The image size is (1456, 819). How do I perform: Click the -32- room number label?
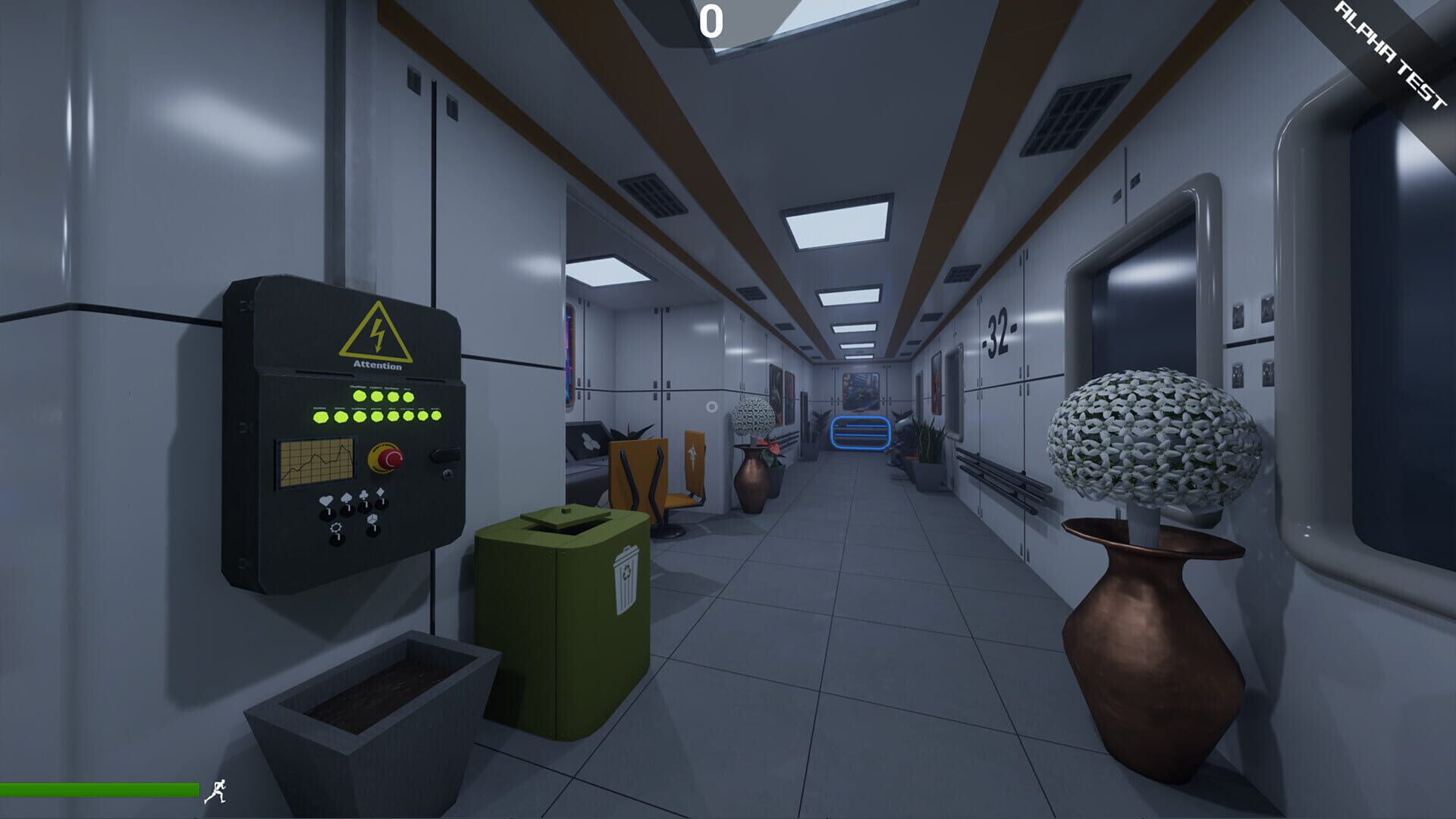(x=999, y=331)
